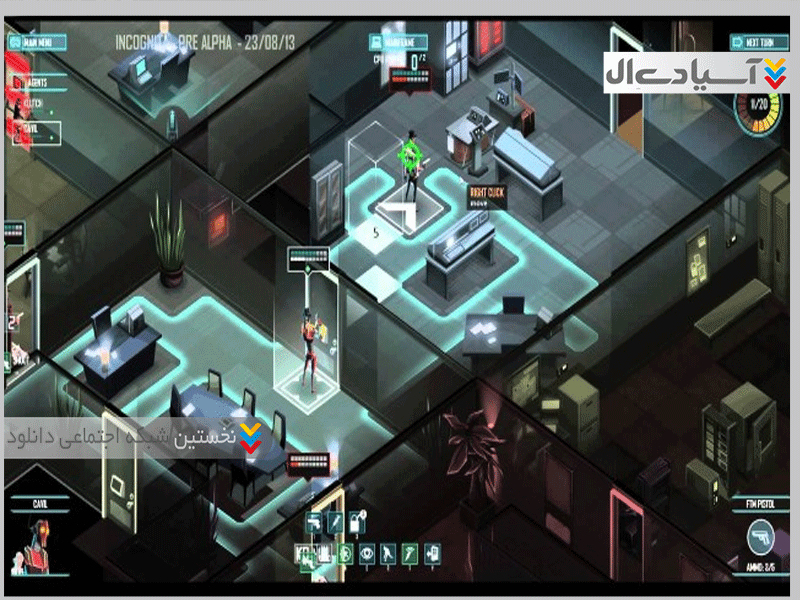The height and width of the screenshot is (600, 800).
Task: Choose the pistol action icon
Action: point(315,522)
